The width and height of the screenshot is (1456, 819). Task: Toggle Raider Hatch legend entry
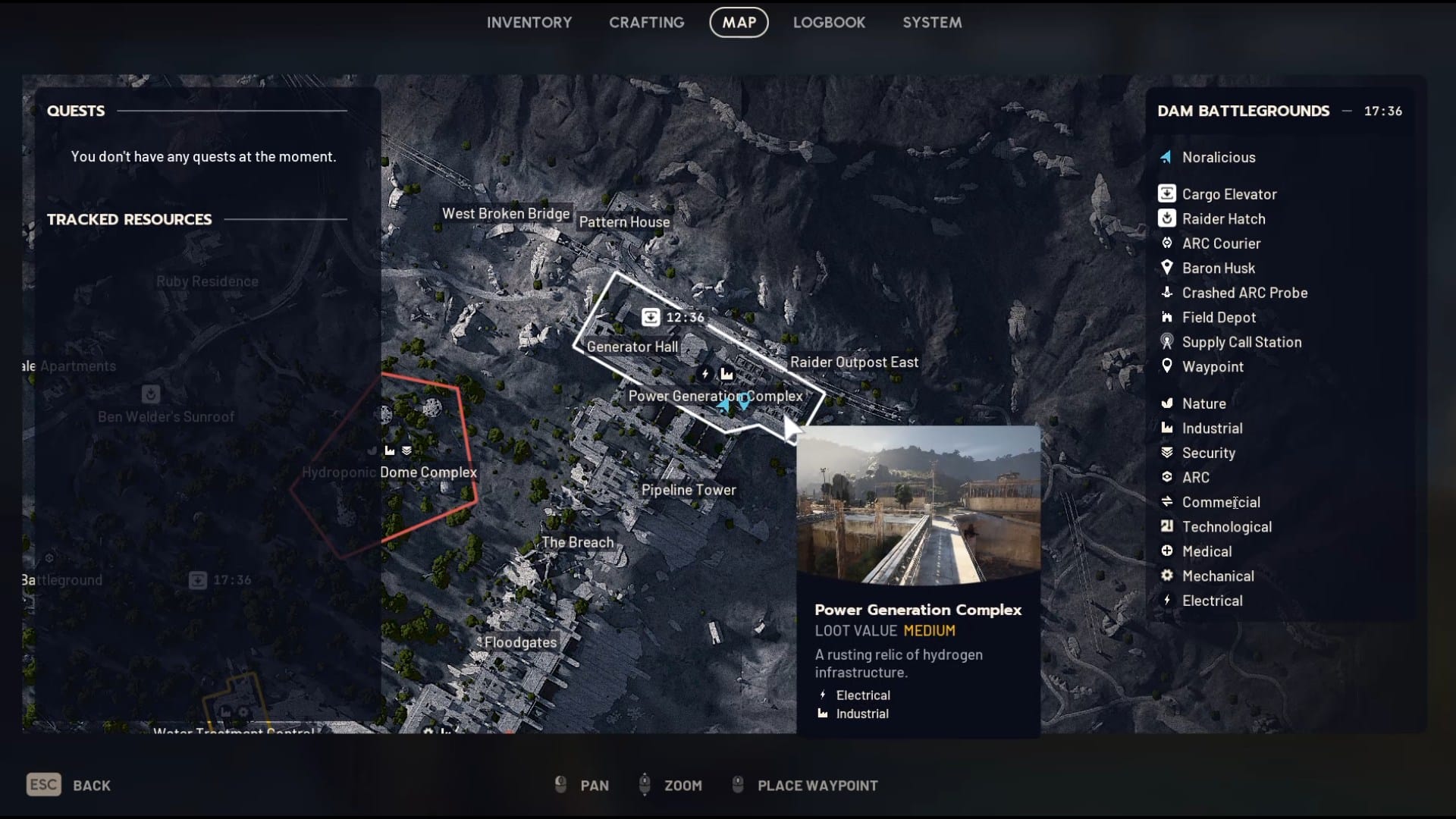point(1223,219)
